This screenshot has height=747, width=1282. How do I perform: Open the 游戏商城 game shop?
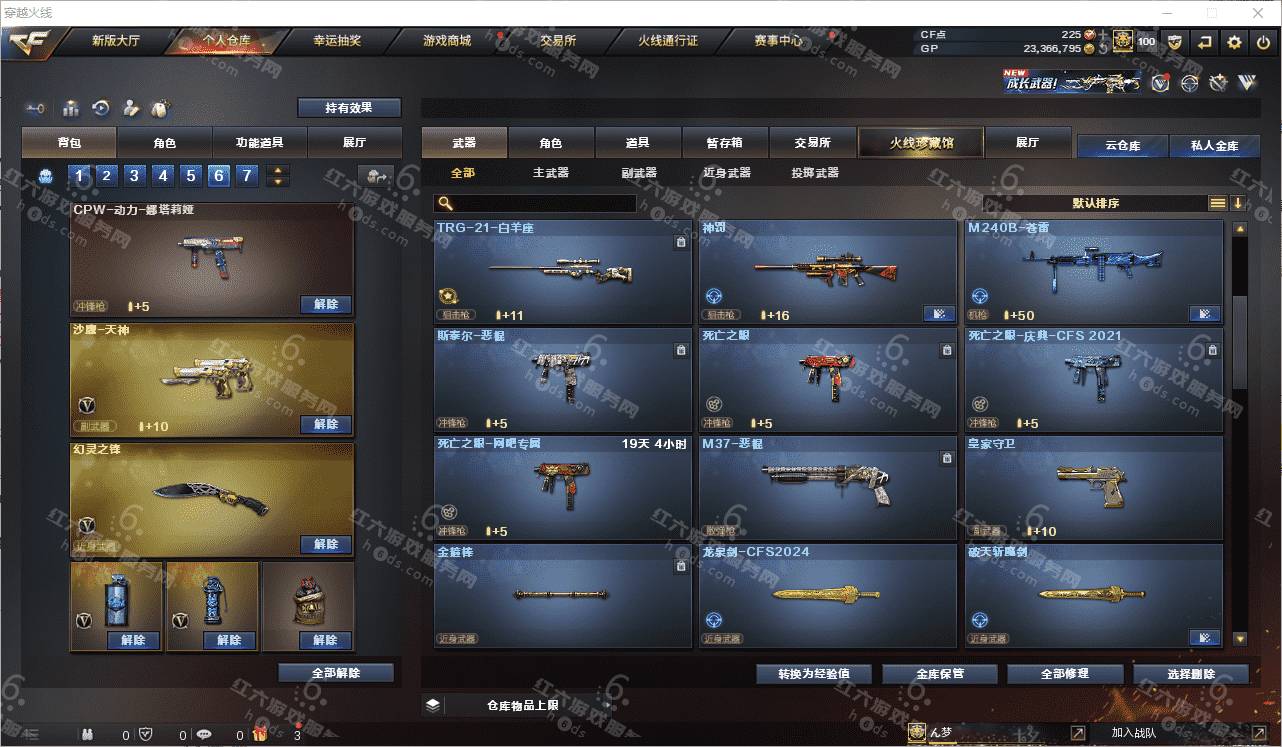pyautogui.click(x=446, y=41)
